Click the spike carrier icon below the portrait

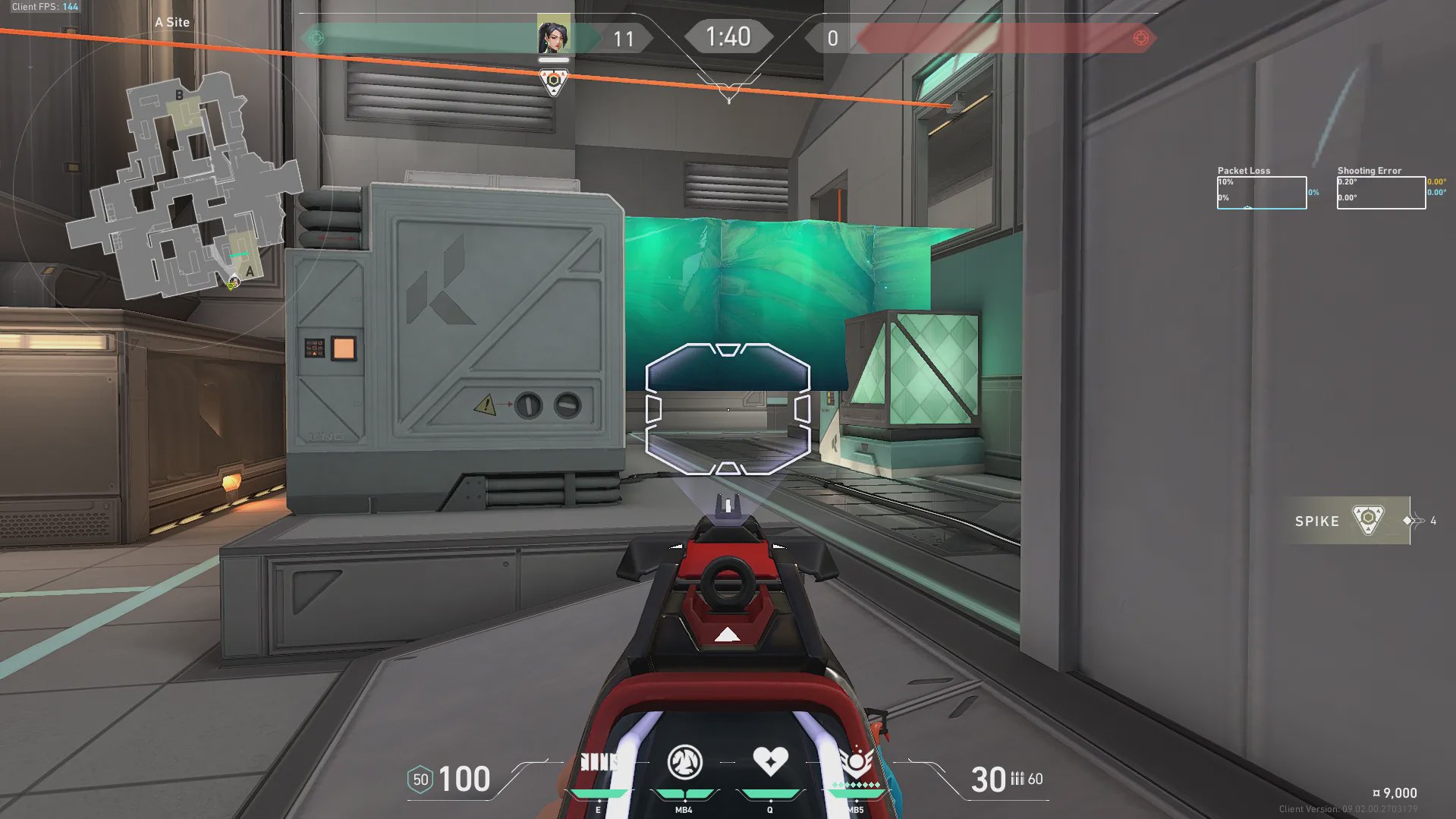pyautogui.click(x=554, y=81)
